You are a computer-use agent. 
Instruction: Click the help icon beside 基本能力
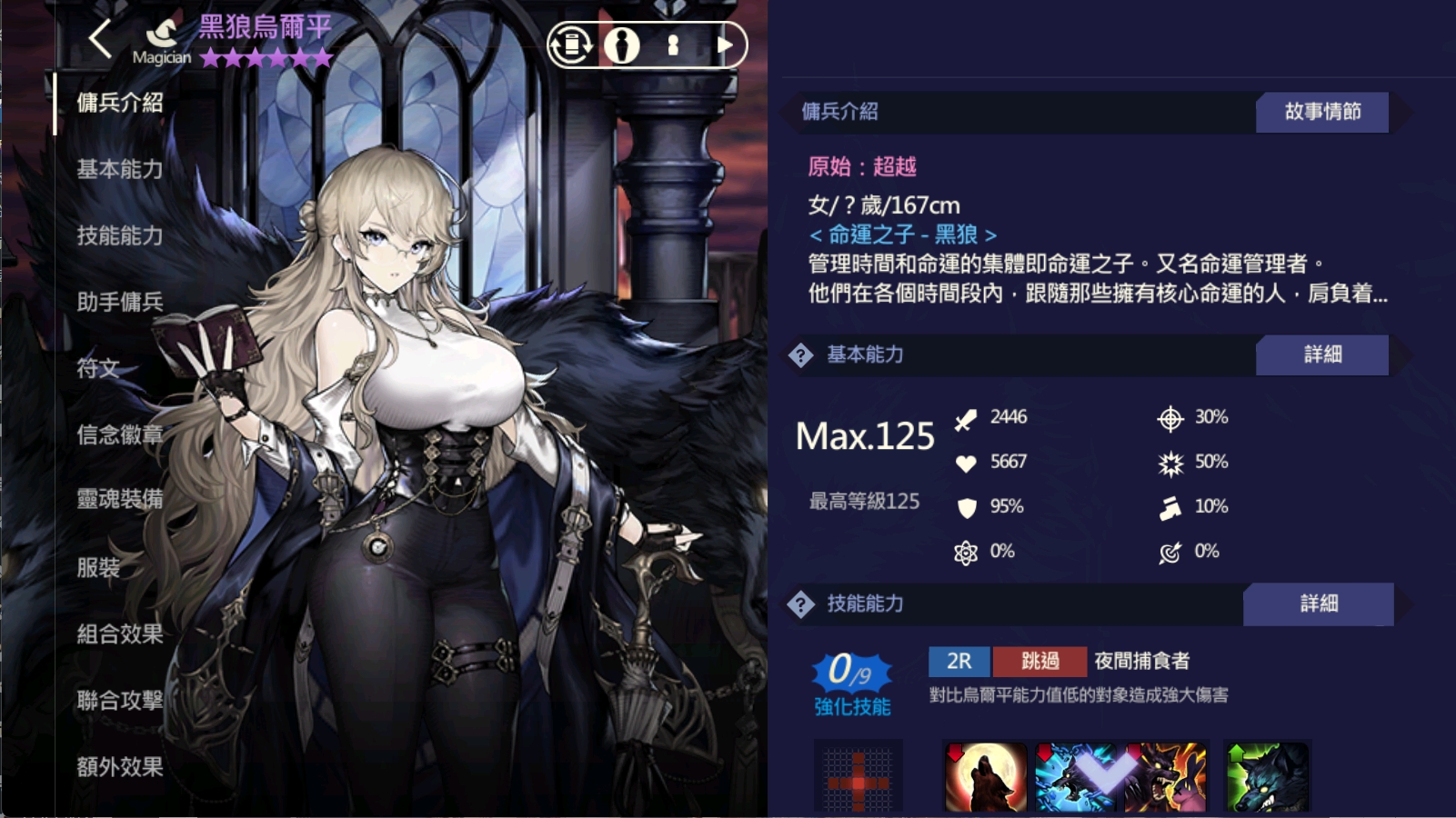click(799, 356)
